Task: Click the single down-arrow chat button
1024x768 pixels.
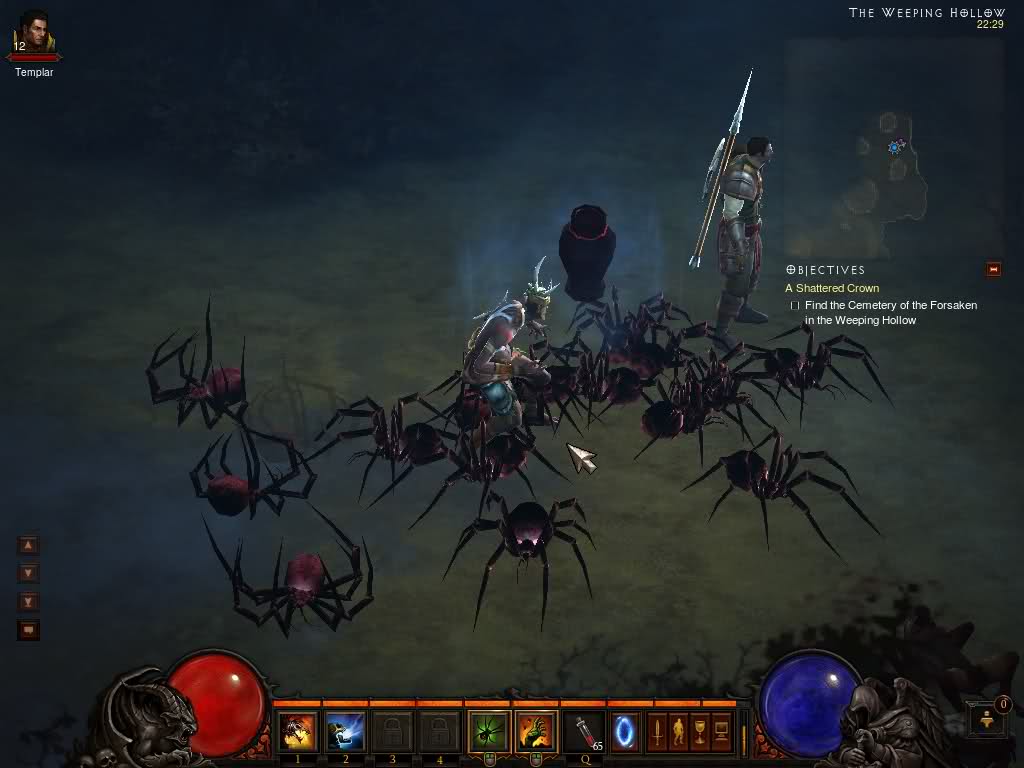Action: tap(29, 573)
